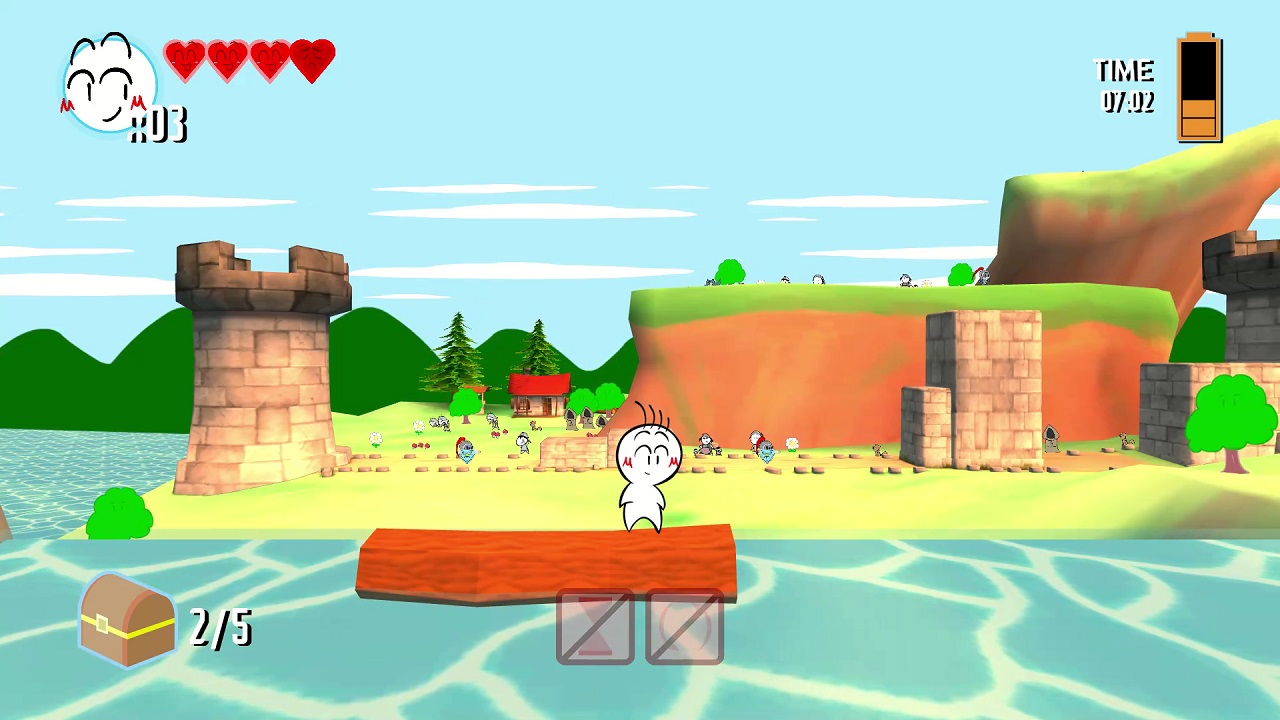Click the battery-style timer gauge
The width and height of the screenshot is (1280, 720).
tap(1199, 88)
